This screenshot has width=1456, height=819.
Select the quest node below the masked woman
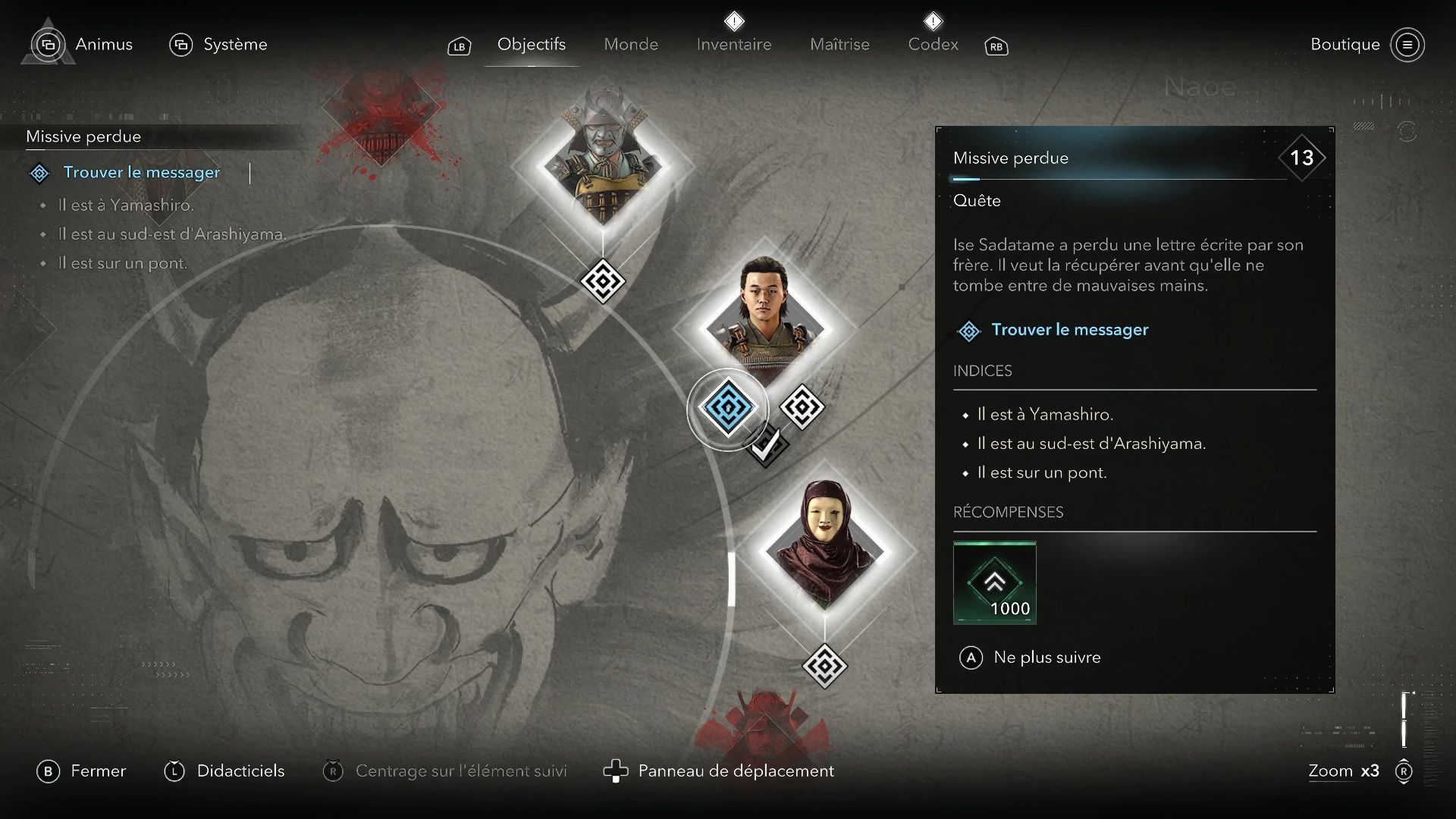pos(824,666)
